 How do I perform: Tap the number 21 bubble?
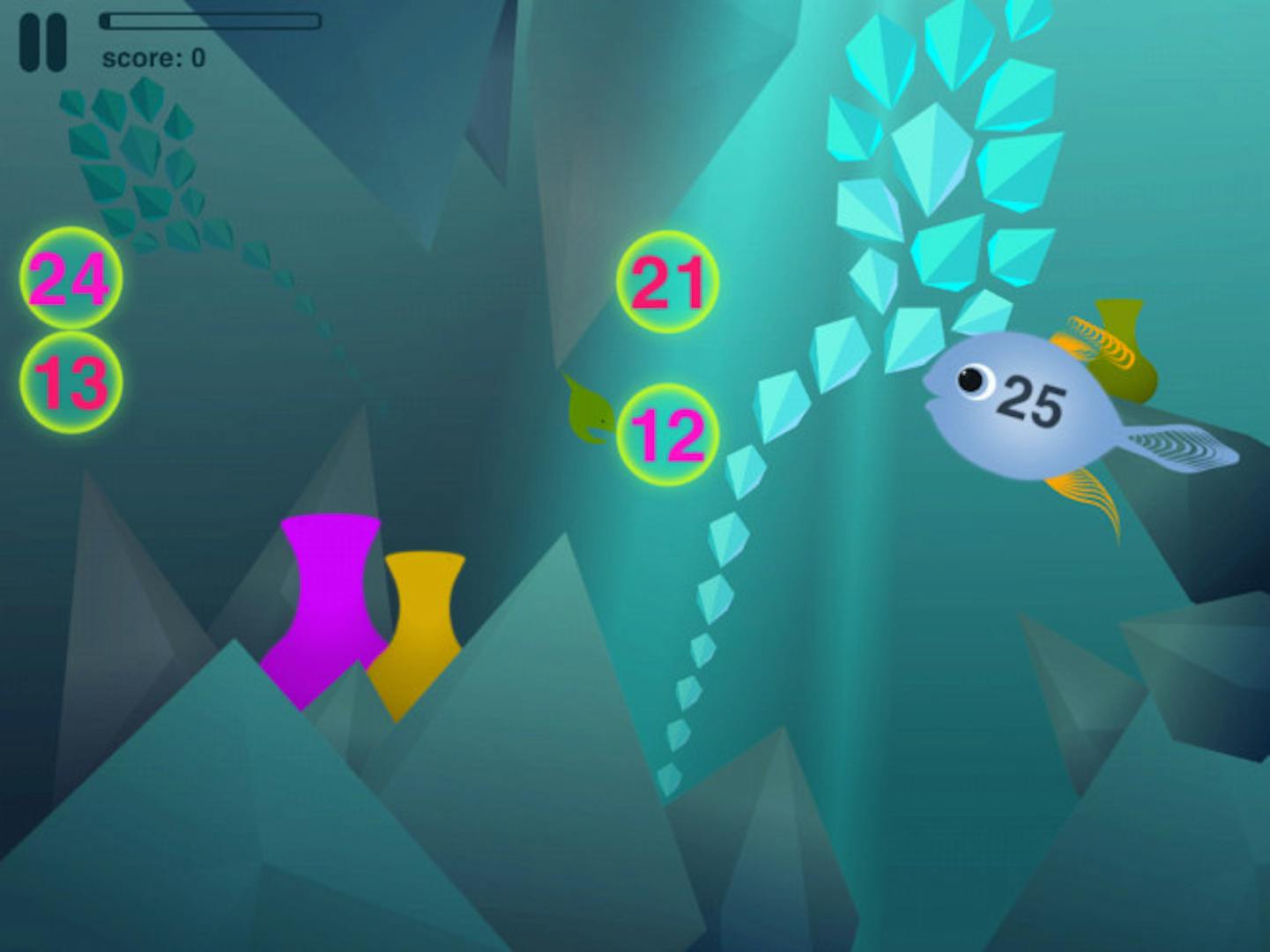tap(667, 282)
